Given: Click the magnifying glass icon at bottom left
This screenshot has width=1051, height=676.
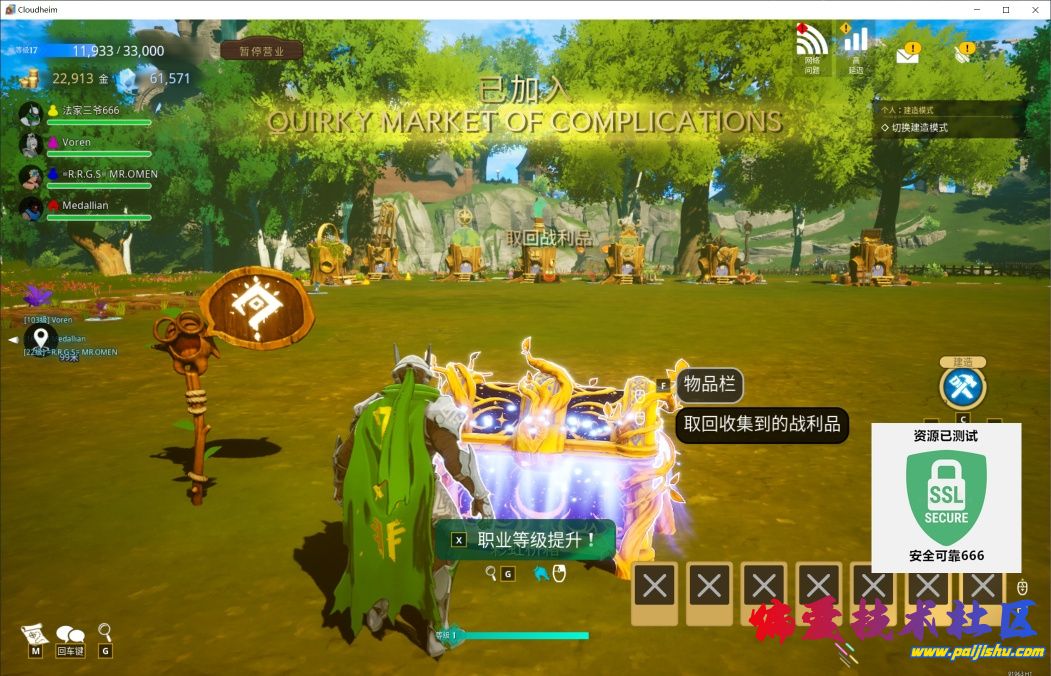Looking at the screenshot, I should (105, 632).
